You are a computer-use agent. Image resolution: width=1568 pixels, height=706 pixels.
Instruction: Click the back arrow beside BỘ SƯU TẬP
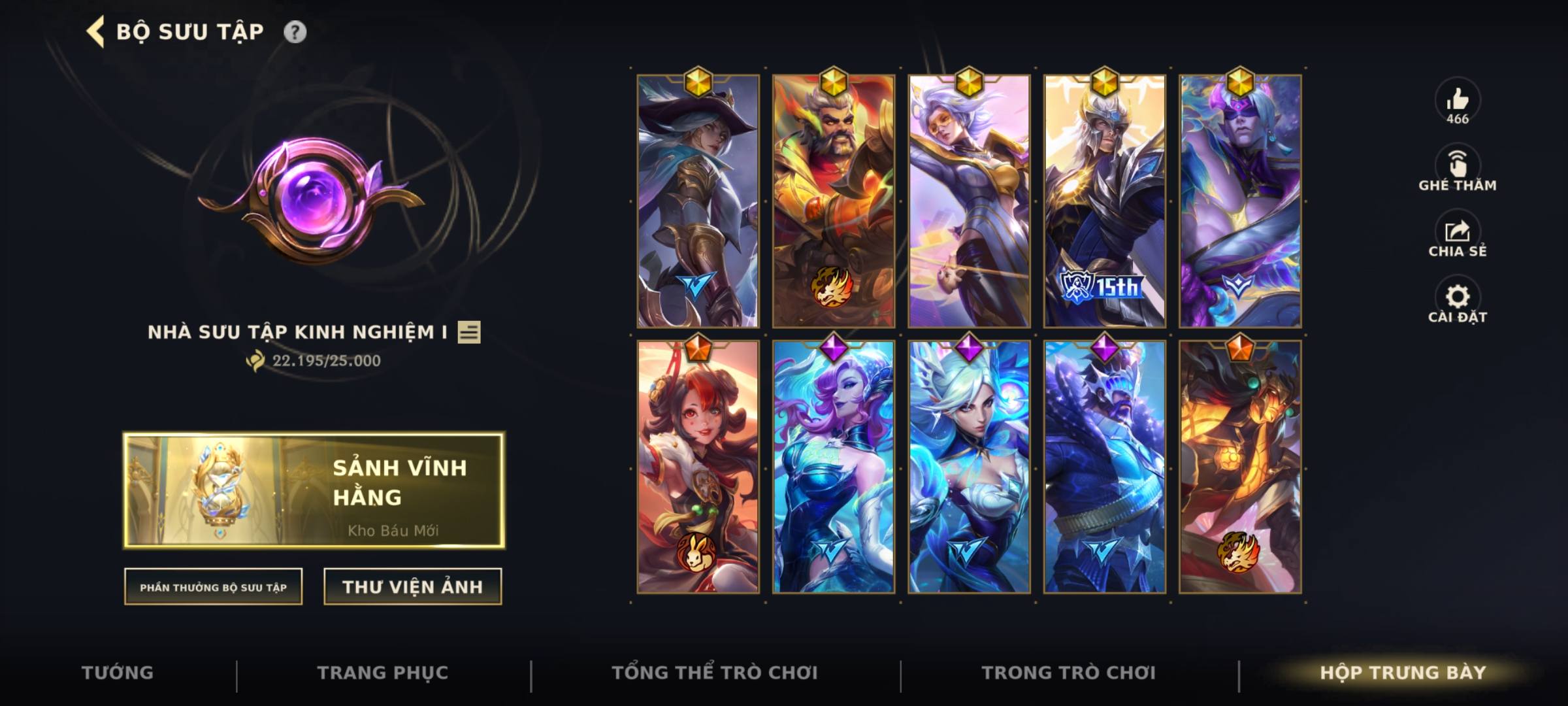pos(96,30)
